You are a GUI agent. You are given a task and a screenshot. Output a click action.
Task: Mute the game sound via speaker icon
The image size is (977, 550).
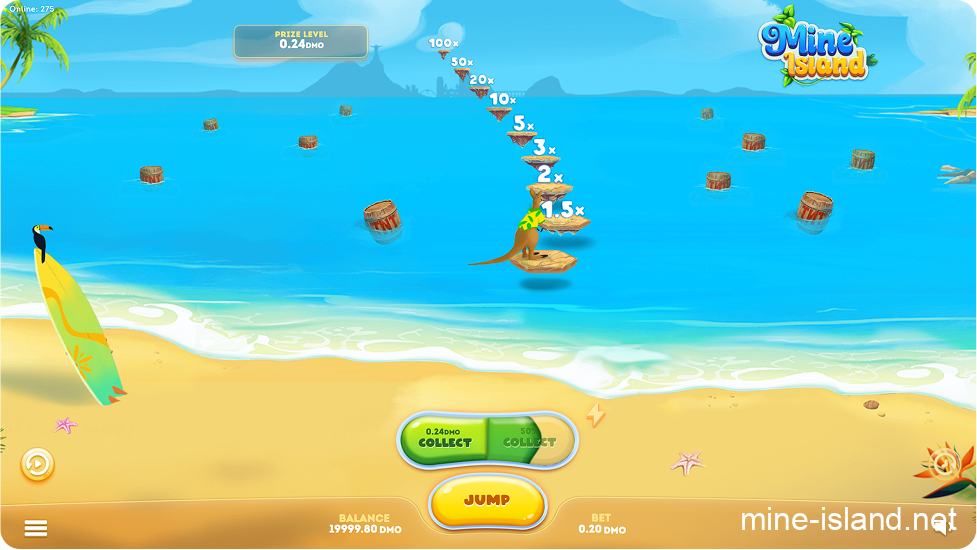pos(941,528)
